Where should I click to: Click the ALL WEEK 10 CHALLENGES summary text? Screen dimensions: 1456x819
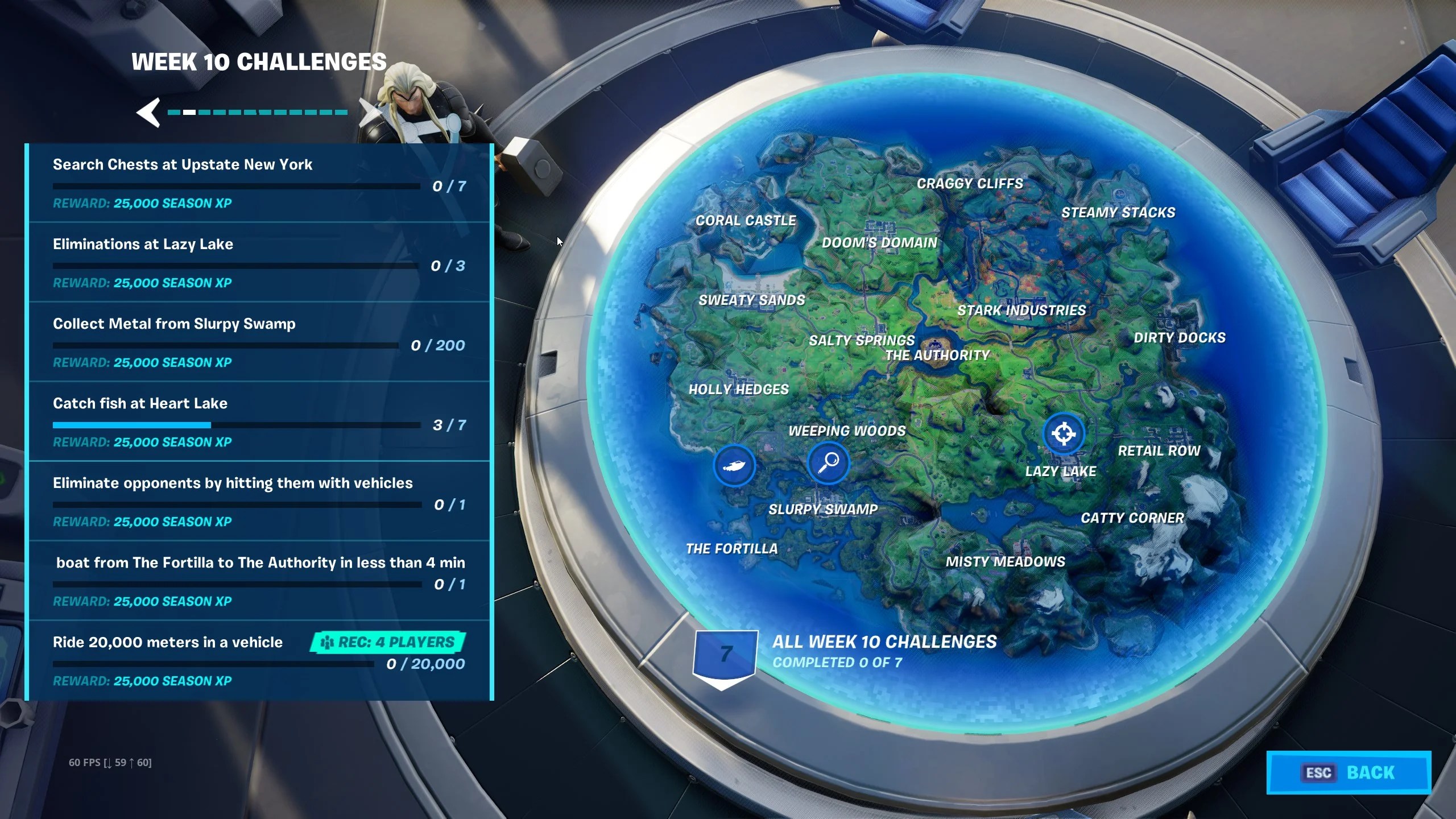coord(883,642)
